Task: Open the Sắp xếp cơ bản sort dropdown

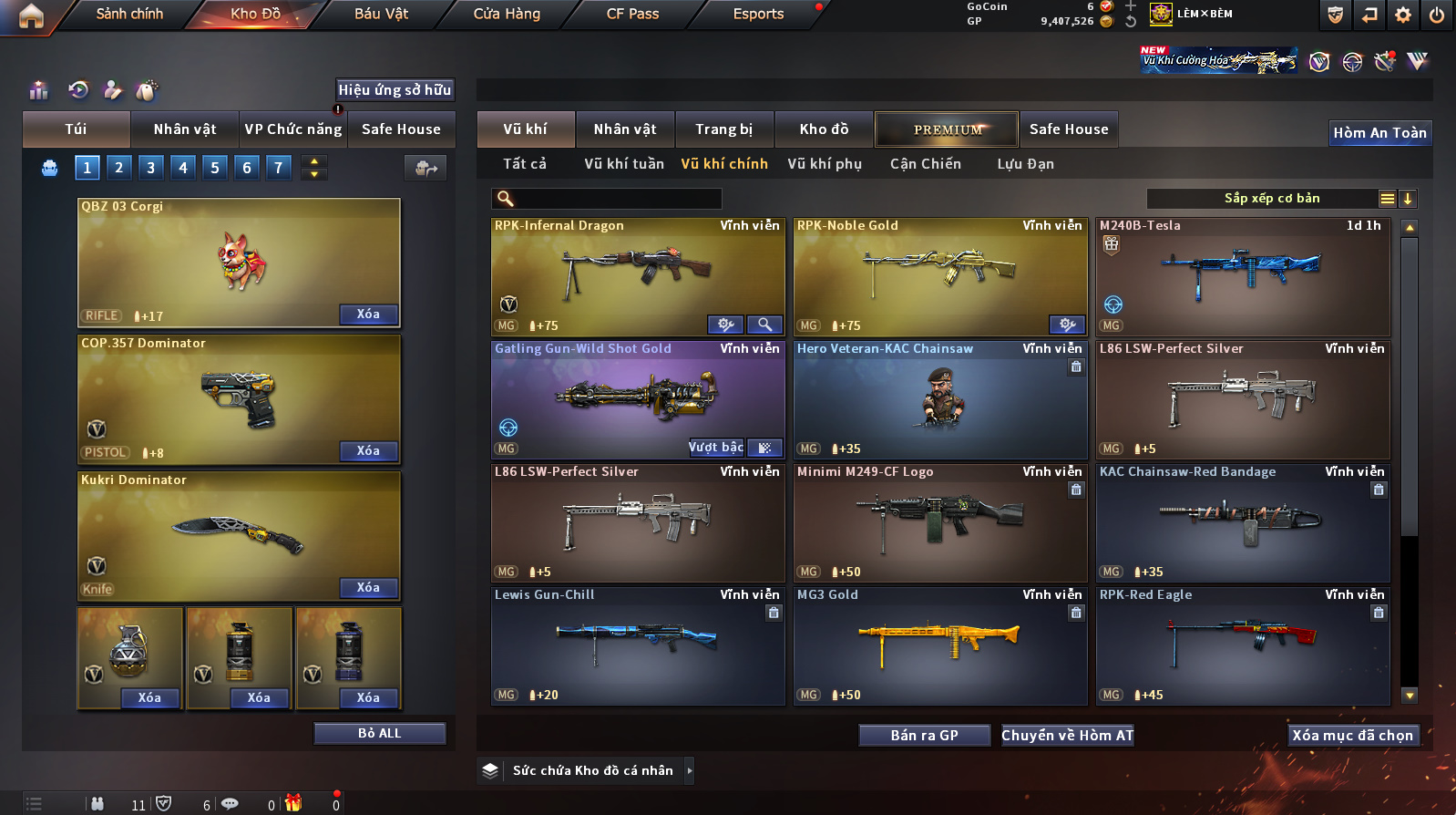Action: (1272, 199)
